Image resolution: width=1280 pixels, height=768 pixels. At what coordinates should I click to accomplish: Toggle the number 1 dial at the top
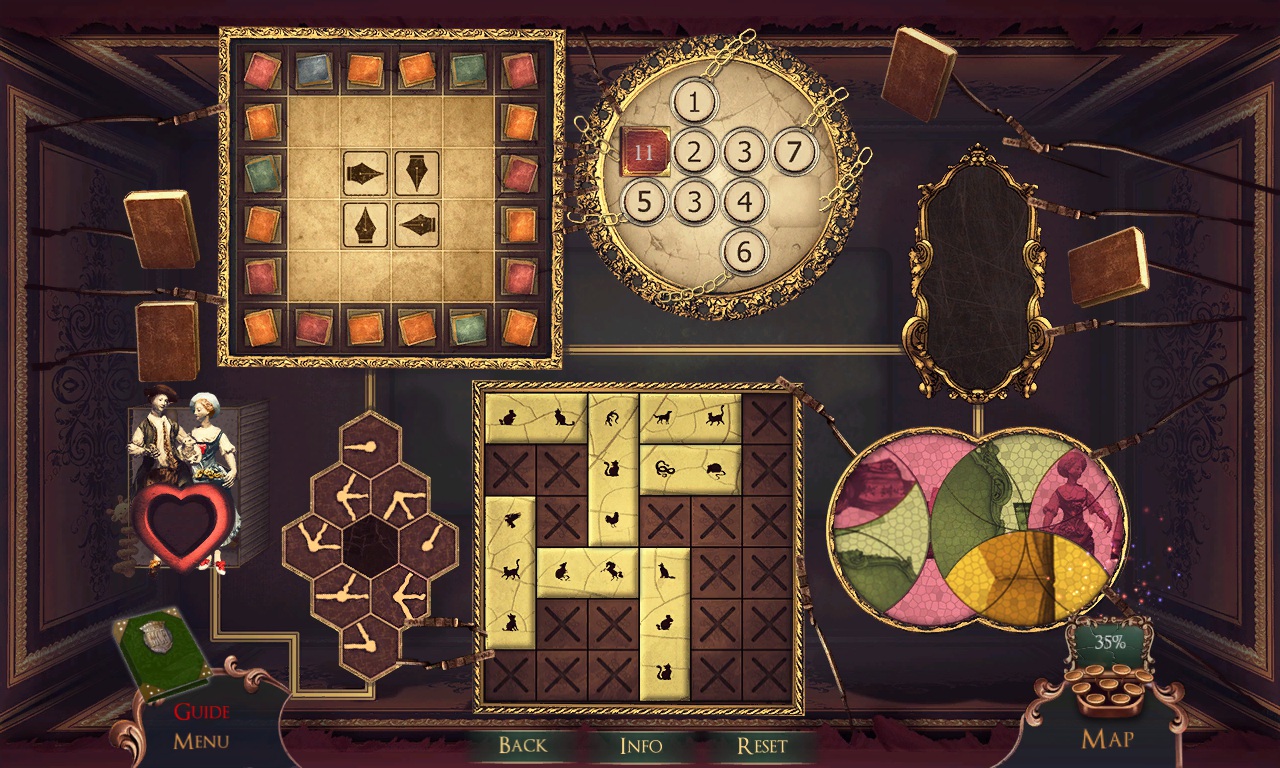pos(694,102)
